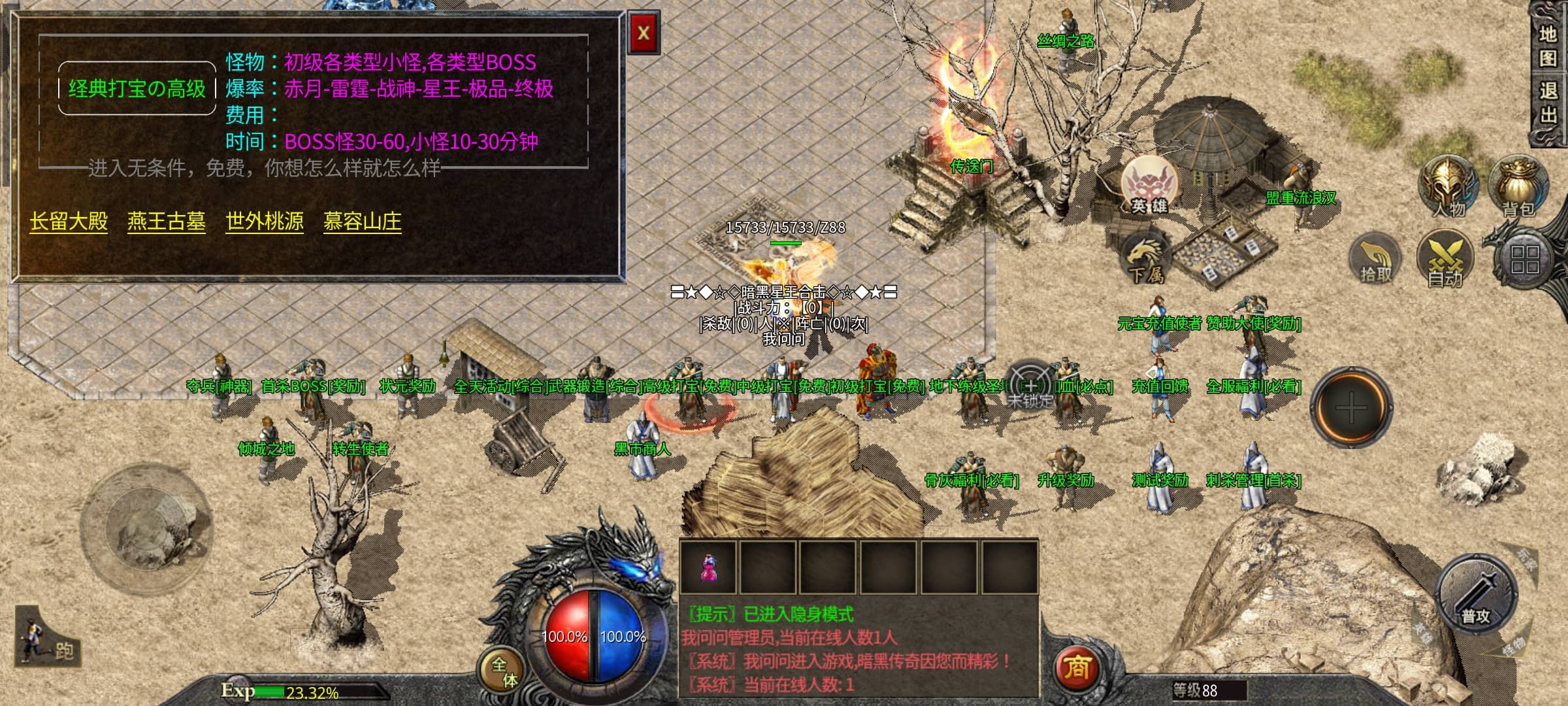The width and height of the screenshot is (1568, 706).
Task: Tap the 未锁定 target lock button
Action: click(x=1030, y=387)
